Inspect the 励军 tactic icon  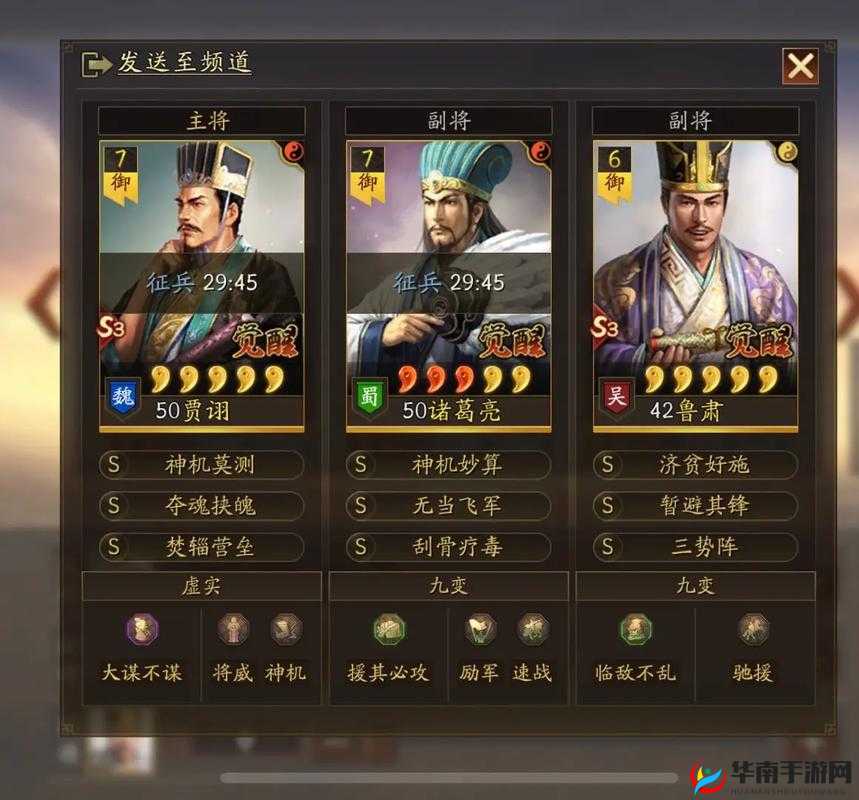click(480, 629)
